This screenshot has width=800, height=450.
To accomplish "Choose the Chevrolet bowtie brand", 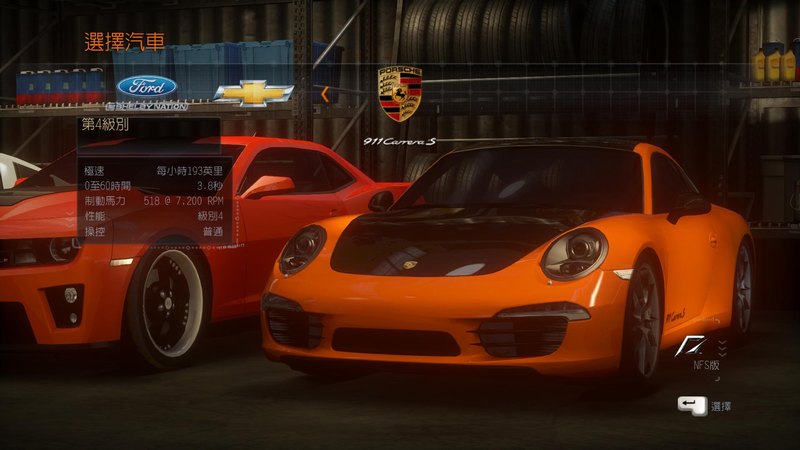I will pos(254,93).
